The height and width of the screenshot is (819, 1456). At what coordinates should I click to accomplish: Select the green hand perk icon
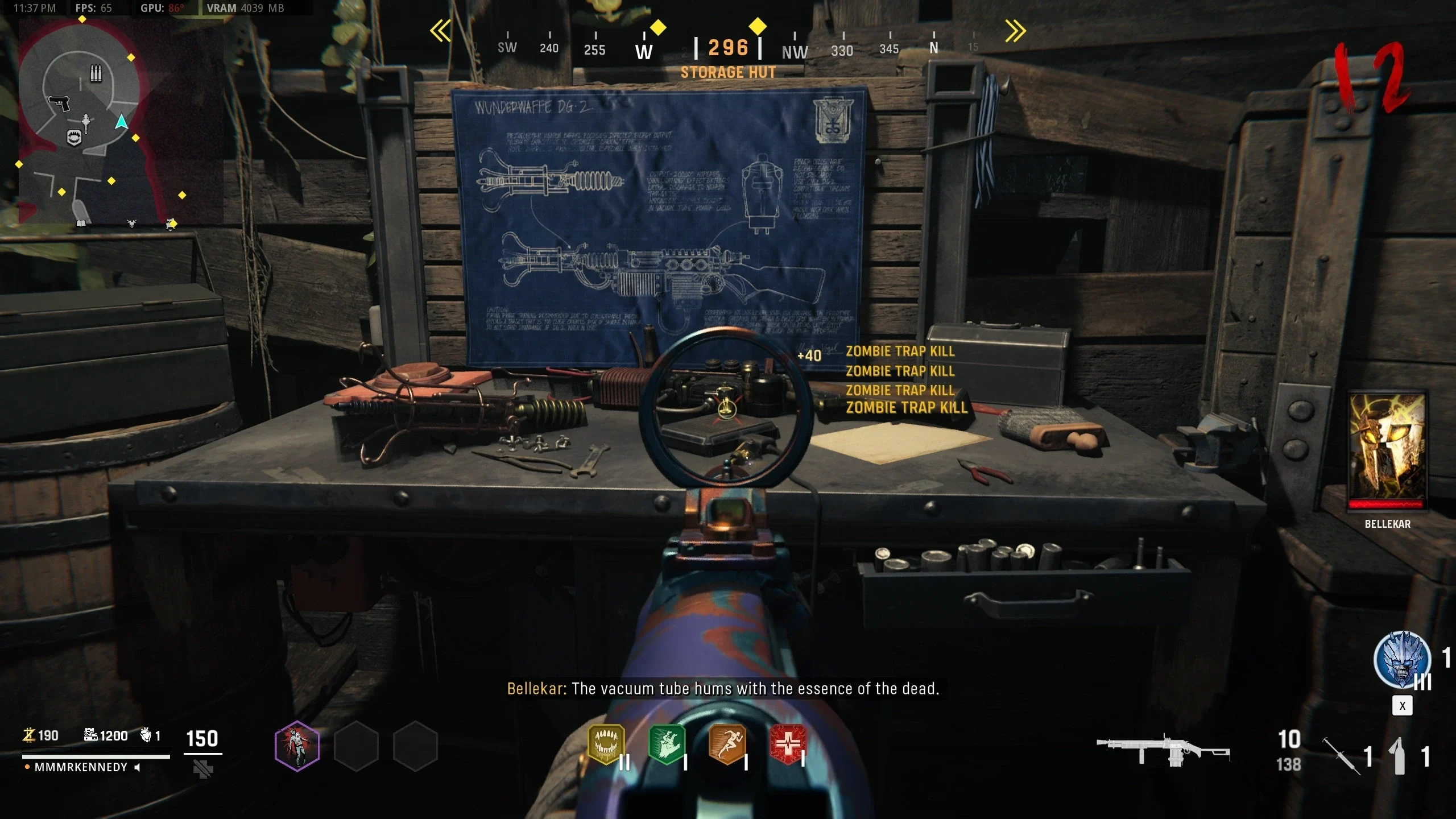[667, 743]
